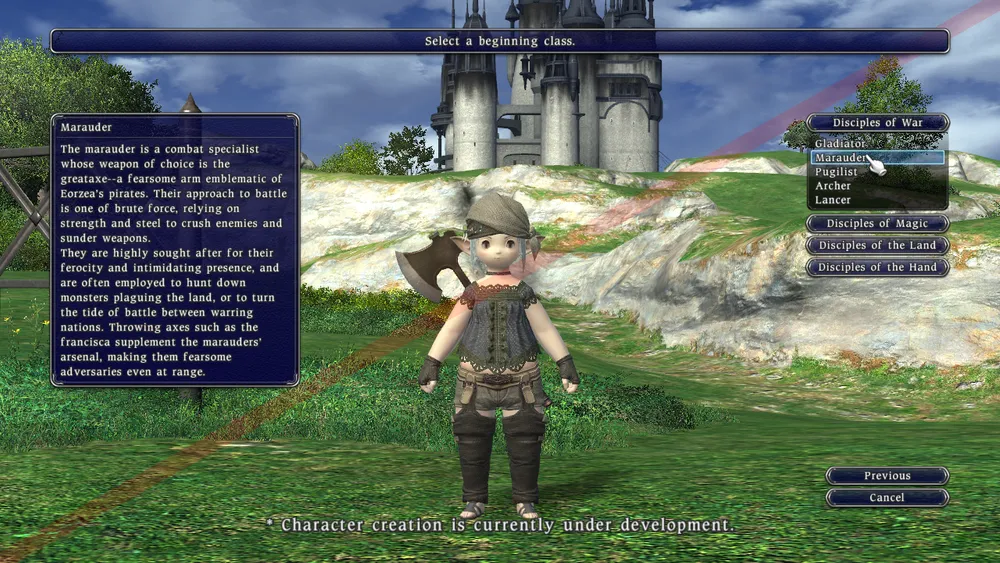1000x563 pixels.
Task: Show the Disciples of the Hand classes
Action: 877,268
